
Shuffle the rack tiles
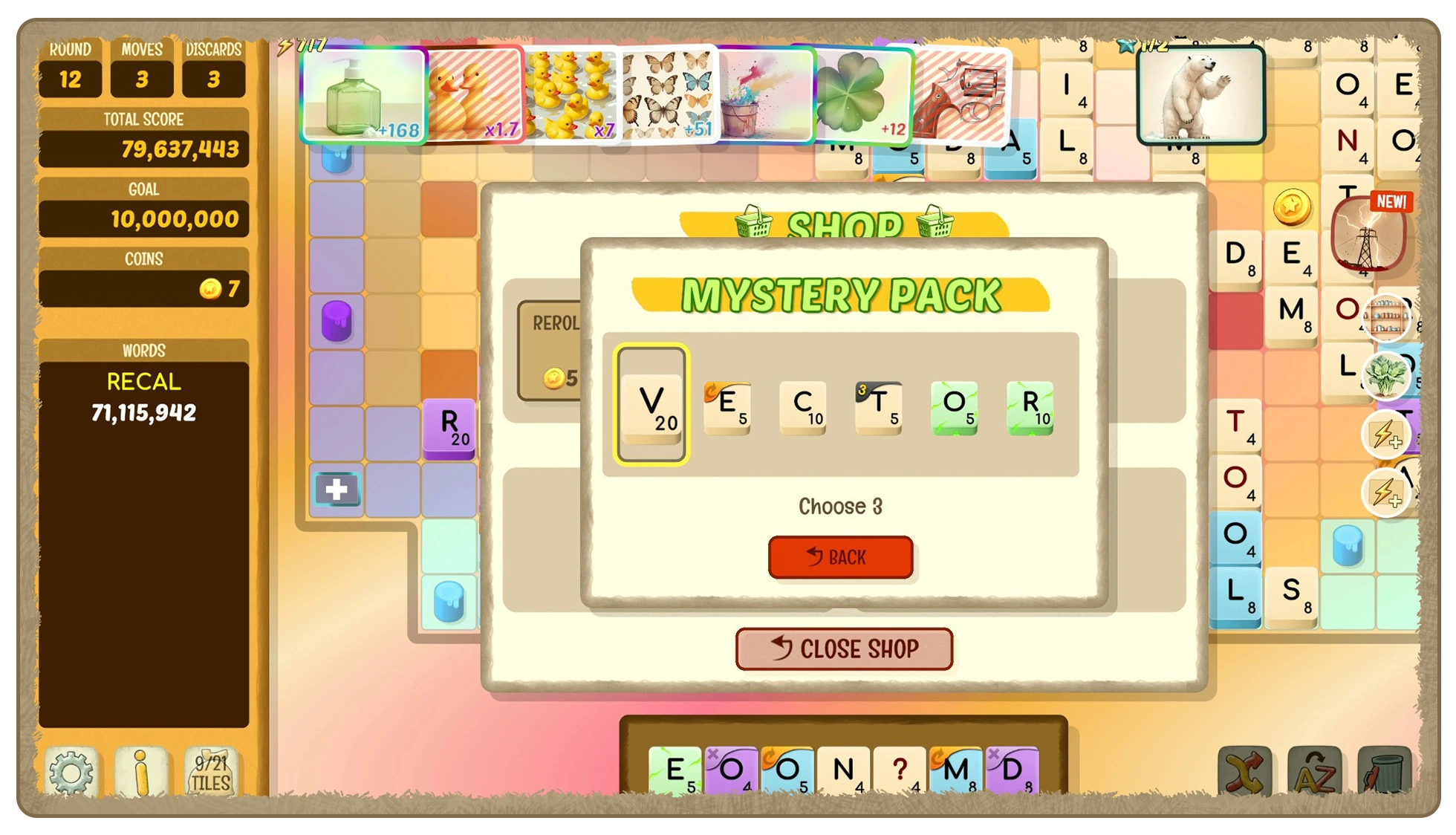pos(1245,773)
